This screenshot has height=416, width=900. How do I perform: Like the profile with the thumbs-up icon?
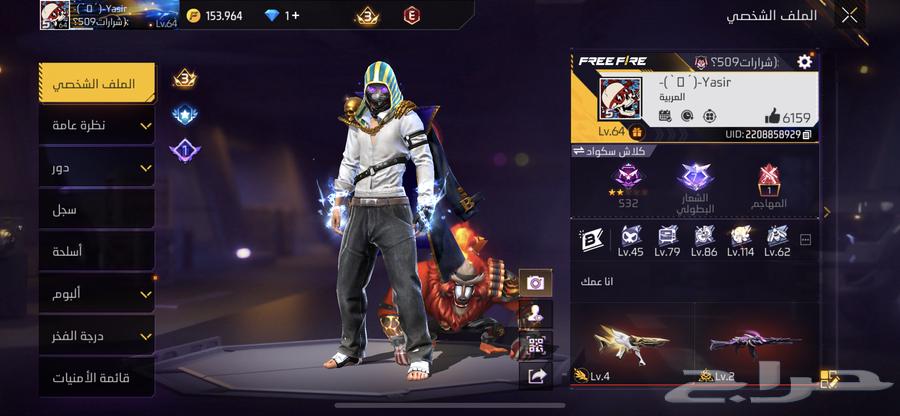(x=772, y=116)
